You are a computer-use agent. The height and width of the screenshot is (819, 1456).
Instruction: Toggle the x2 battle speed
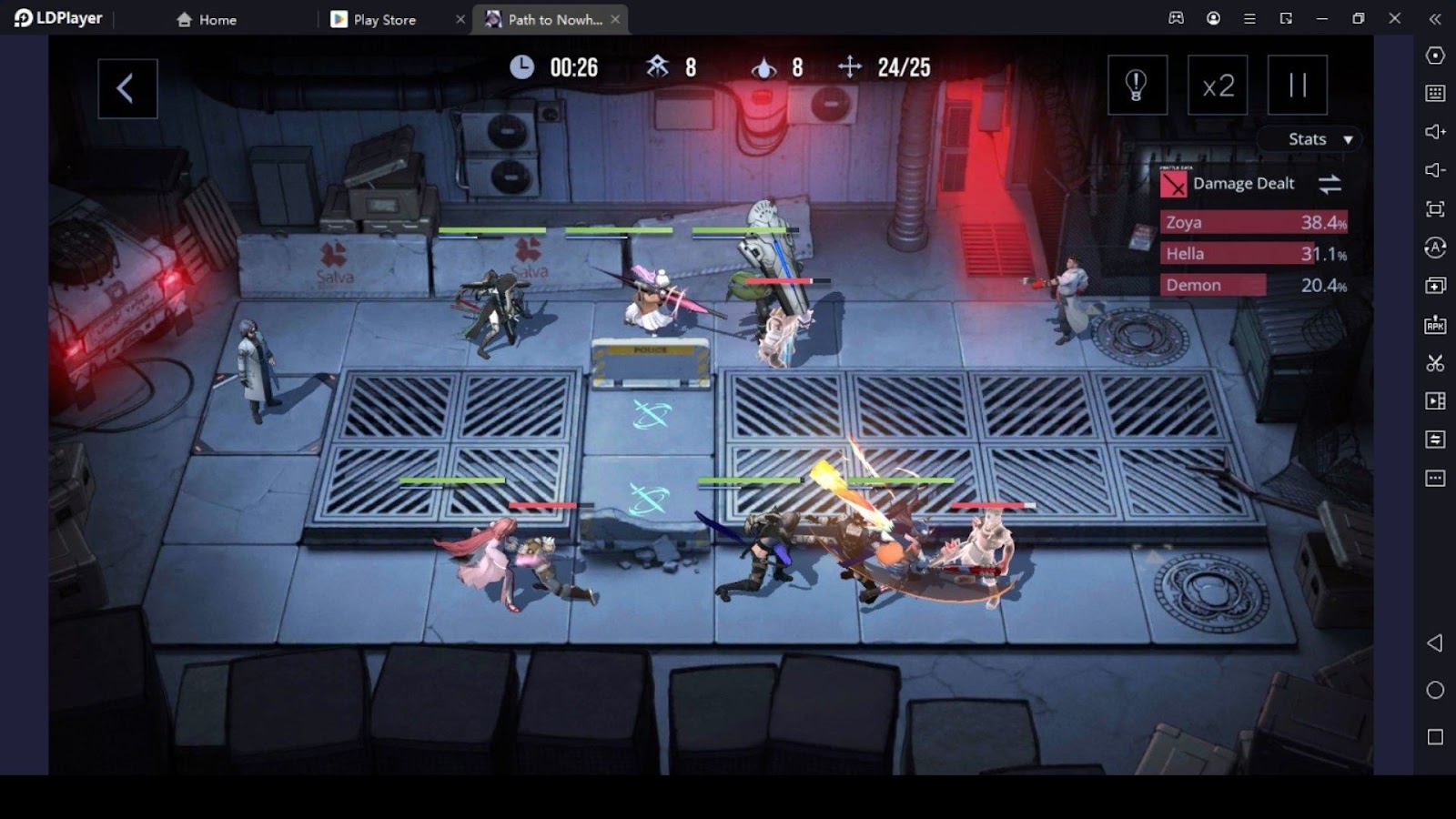click(x=1218, y=86)
